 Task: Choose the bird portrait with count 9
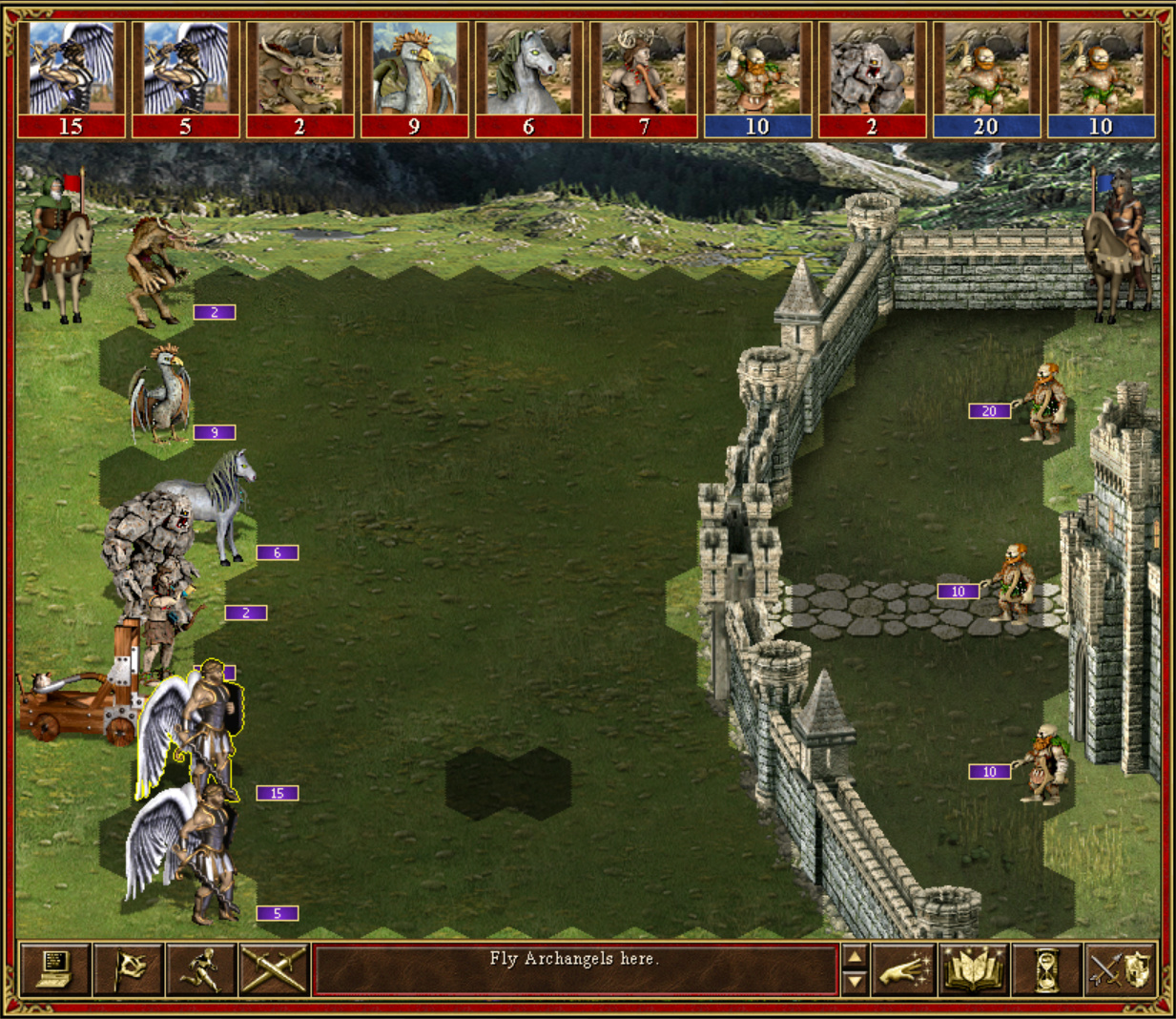click(x=414, y=79)
